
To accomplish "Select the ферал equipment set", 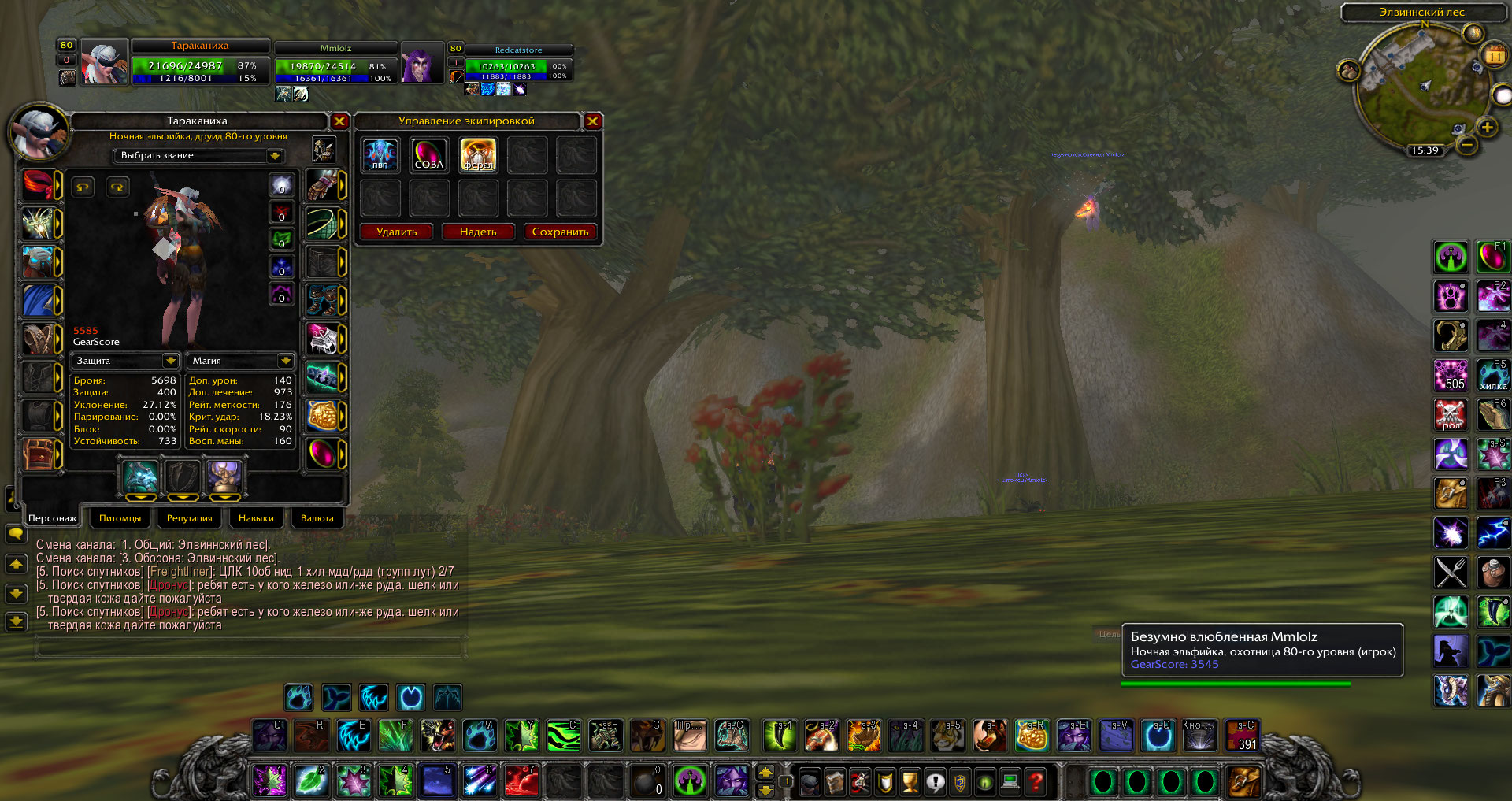I will (478, 155).
